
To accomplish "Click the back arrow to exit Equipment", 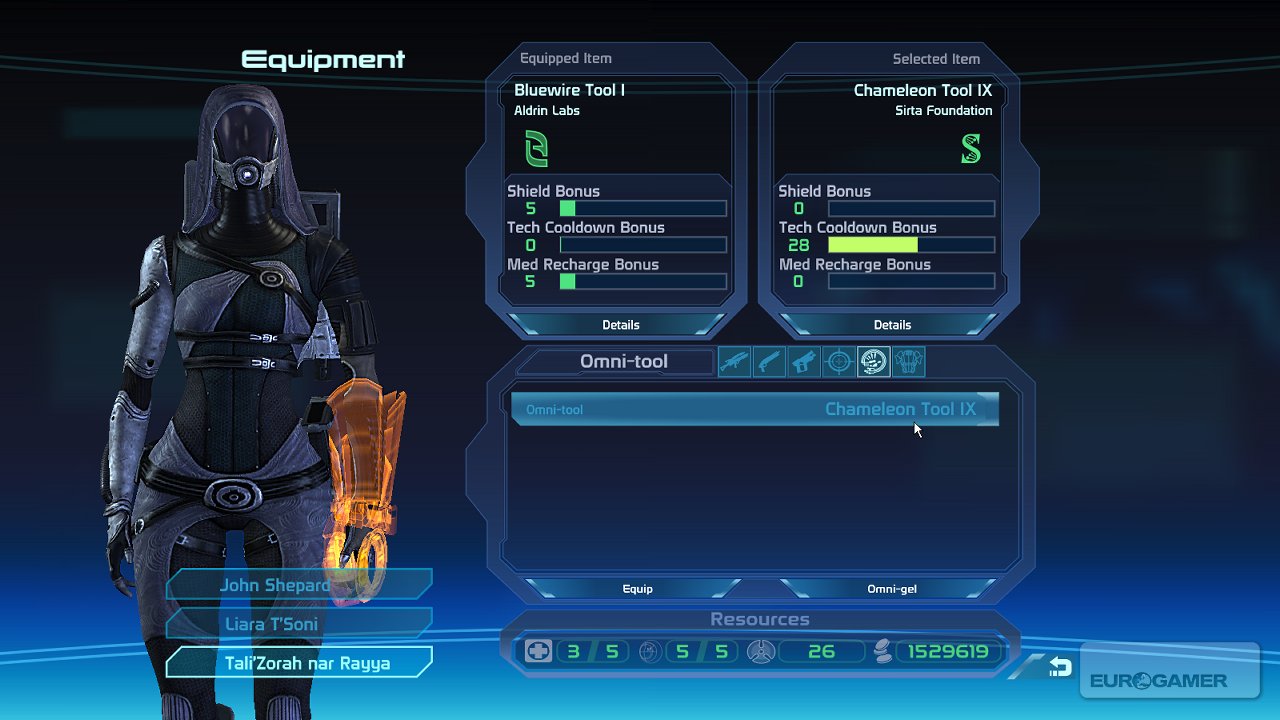I will [x=1059, y=667].
